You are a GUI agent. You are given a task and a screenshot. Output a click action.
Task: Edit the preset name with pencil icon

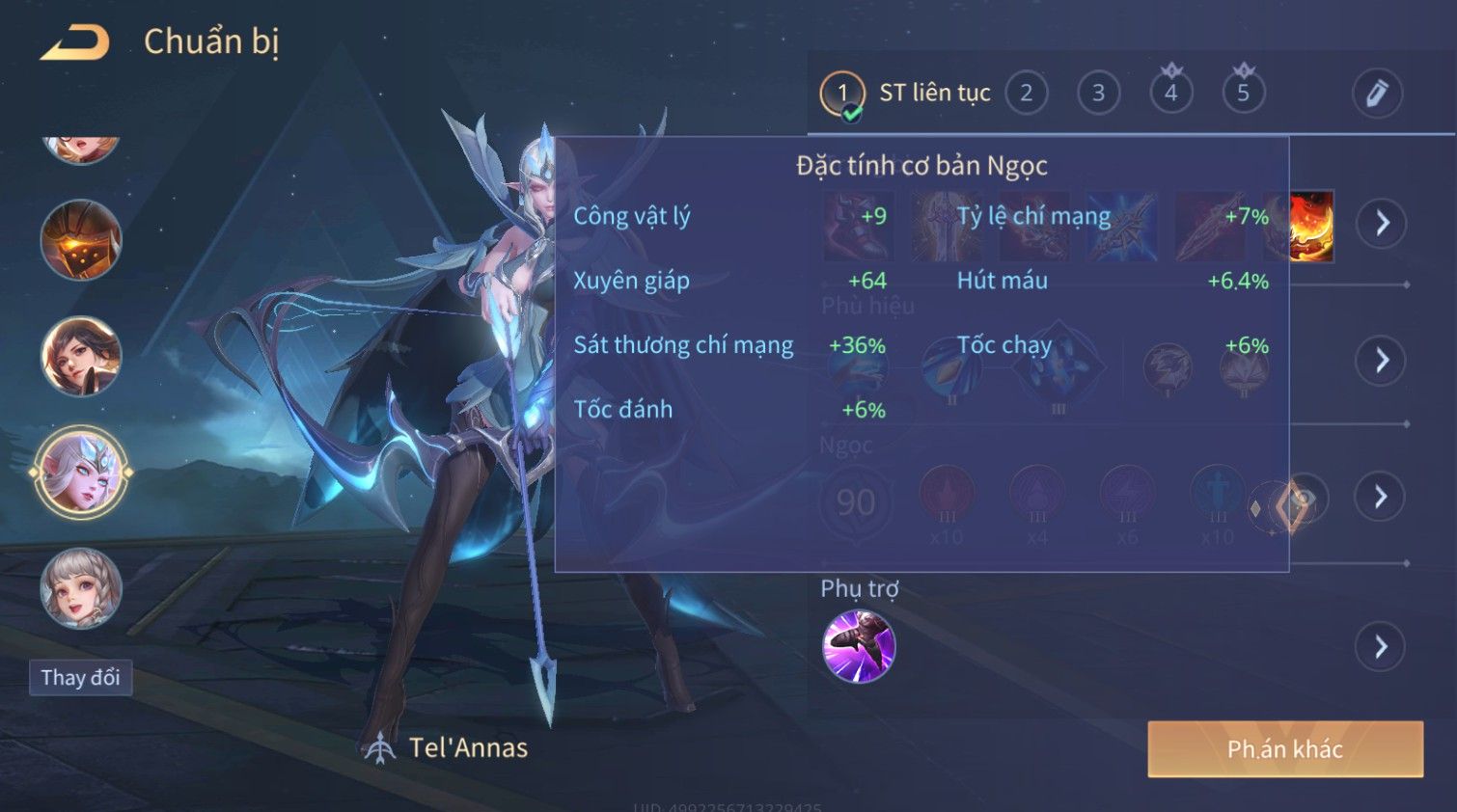1376,94
